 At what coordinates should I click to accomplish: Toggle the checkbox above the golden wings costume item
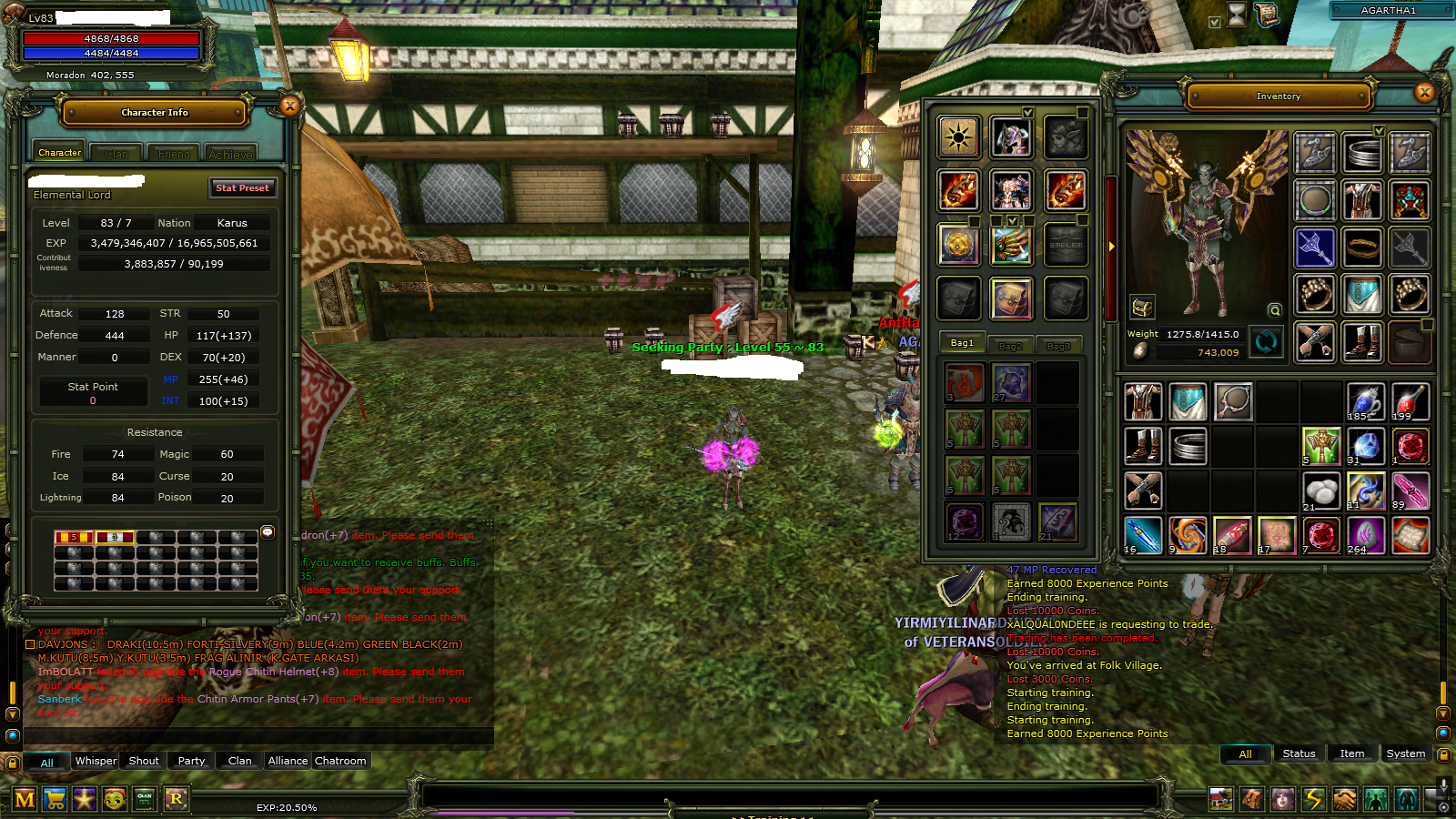(x=1013, y=221)
